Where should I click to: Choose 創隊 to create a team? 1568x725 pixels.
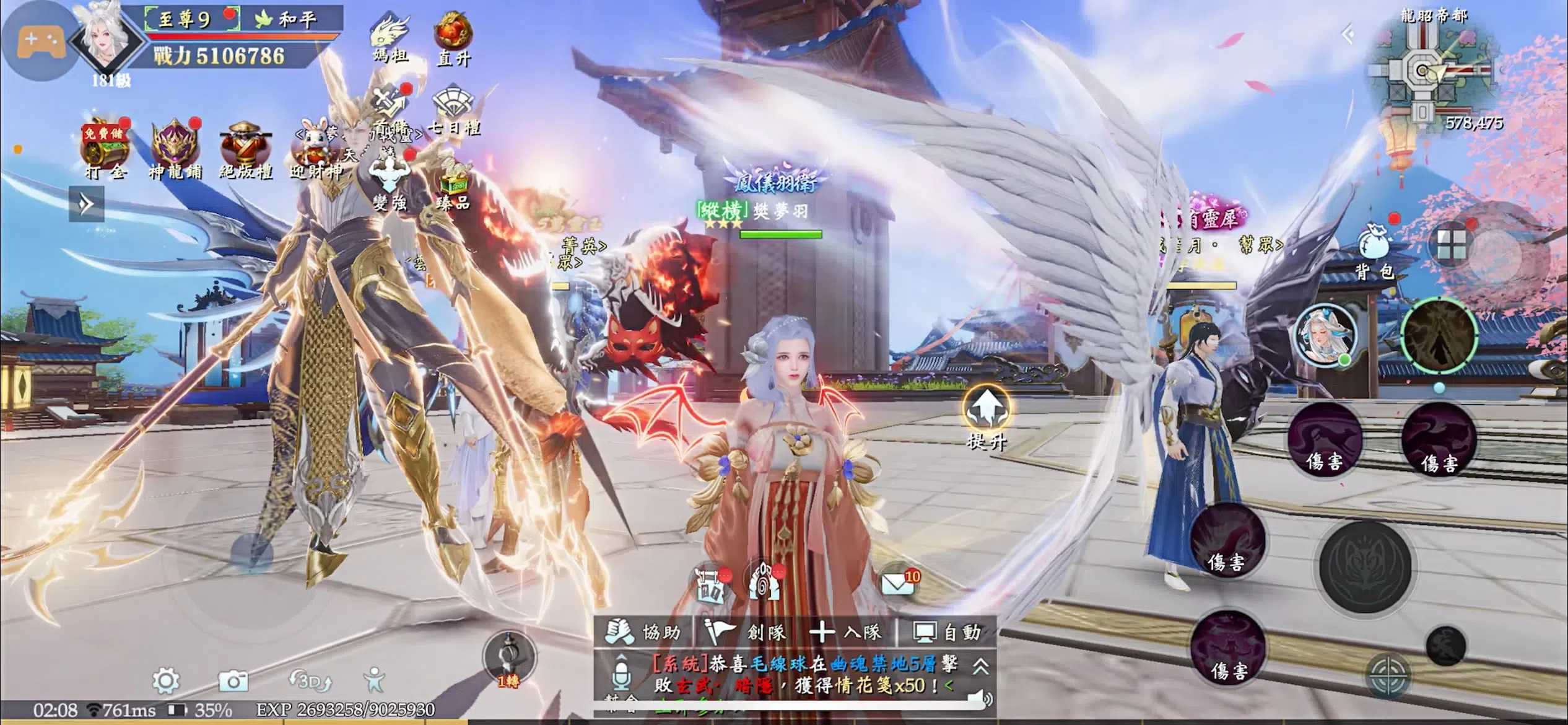pyautogui.click(x=747, y=632)
